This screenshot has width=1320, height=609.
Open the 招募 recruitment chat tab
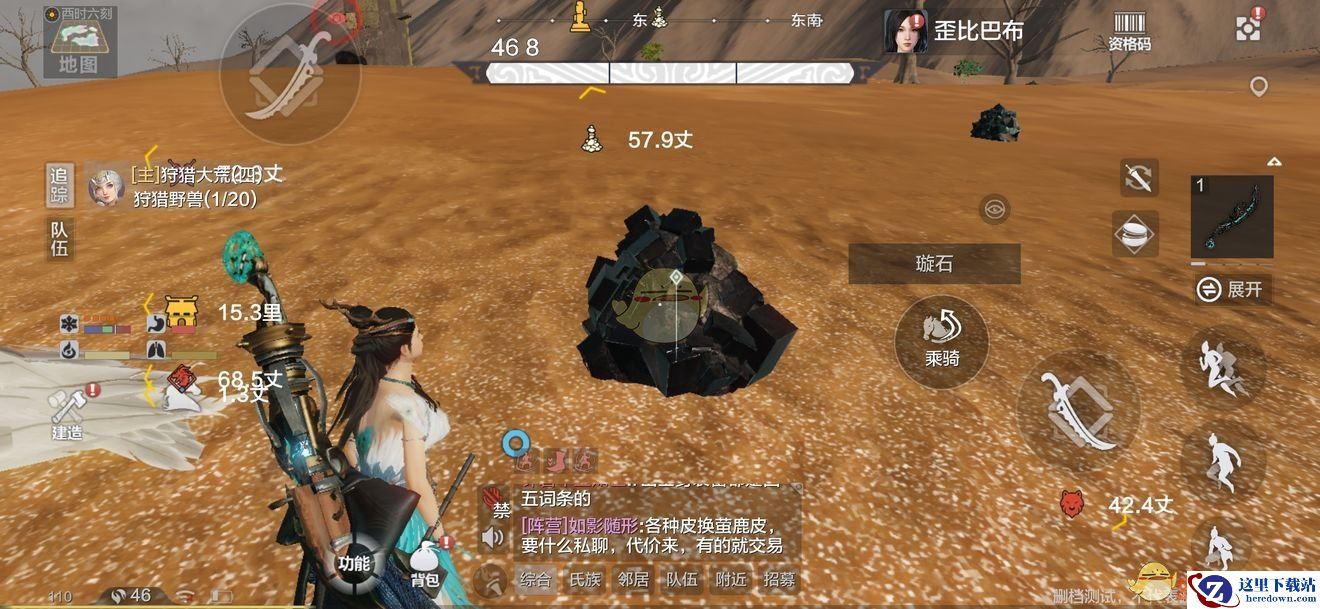click(779, 579)
